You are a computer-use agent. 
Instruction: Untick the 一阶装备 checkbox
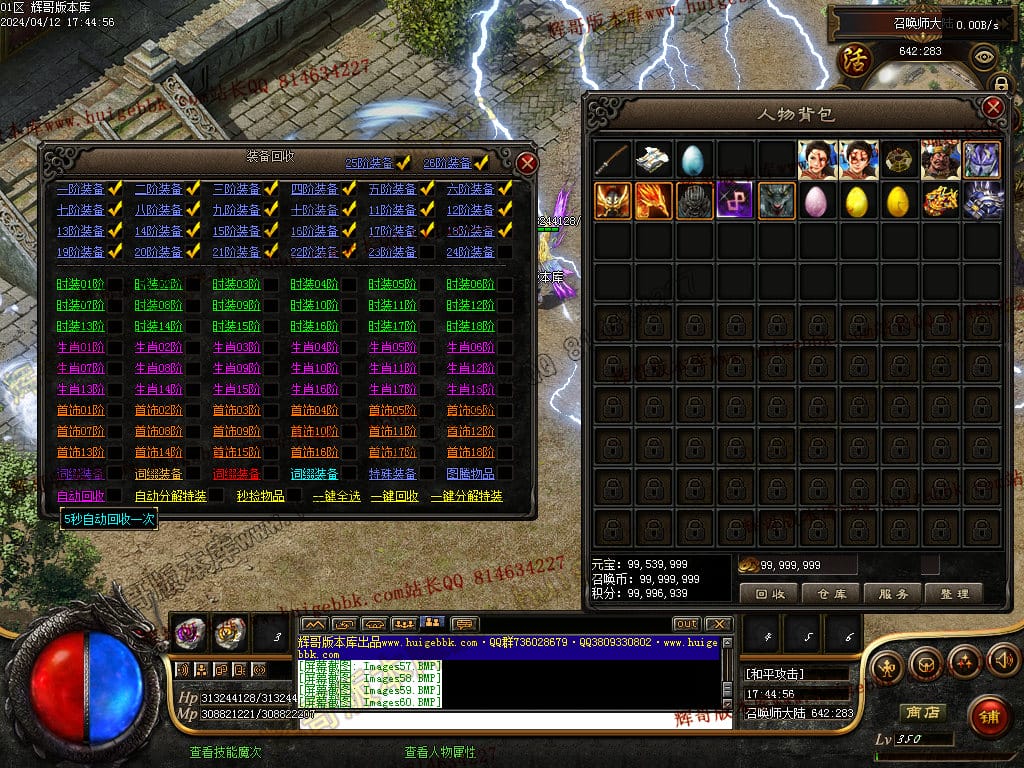(115, 188)
